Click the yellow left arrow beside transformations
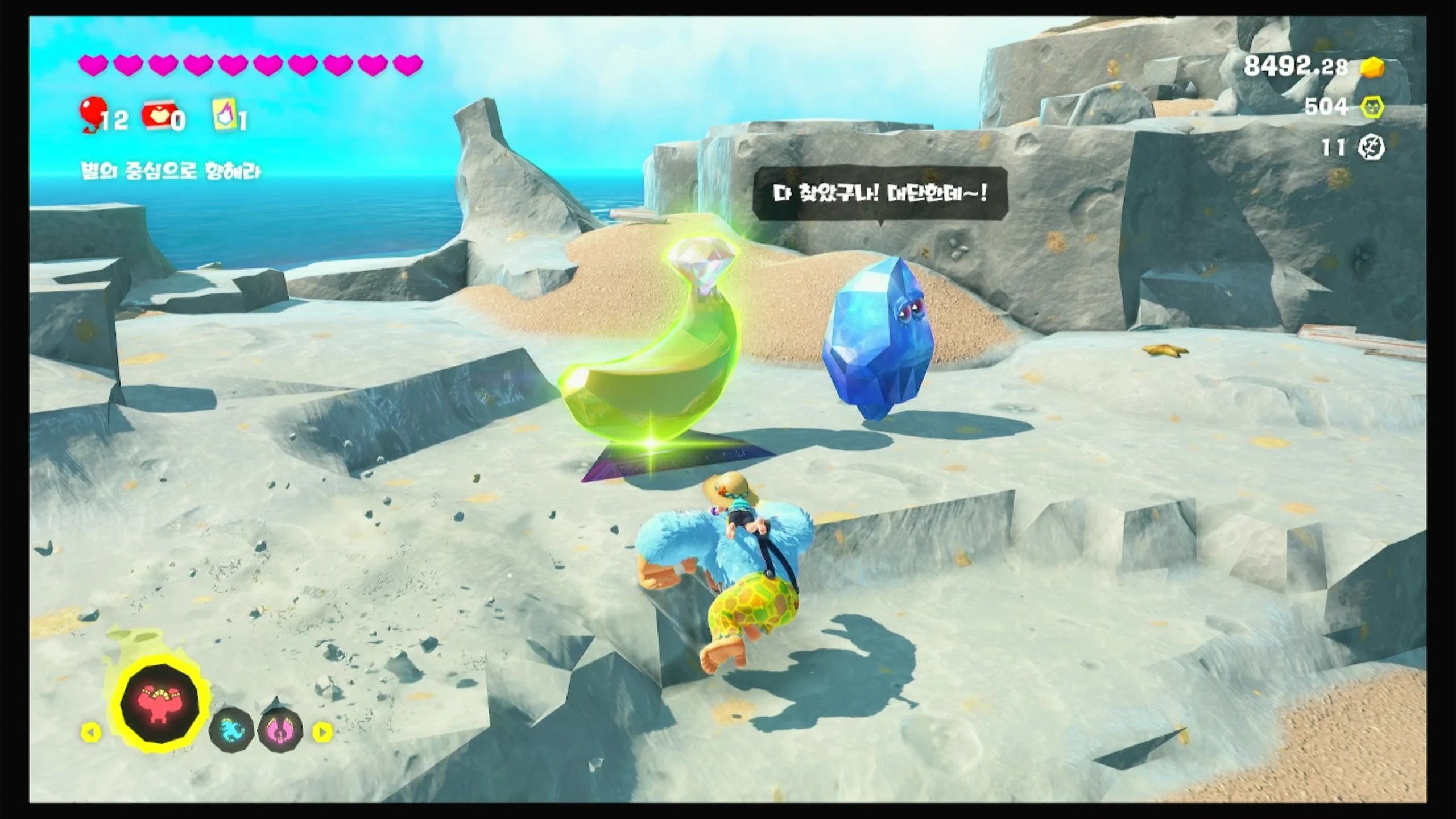This screenshot has width=1456, height=819. coord(91,732)
